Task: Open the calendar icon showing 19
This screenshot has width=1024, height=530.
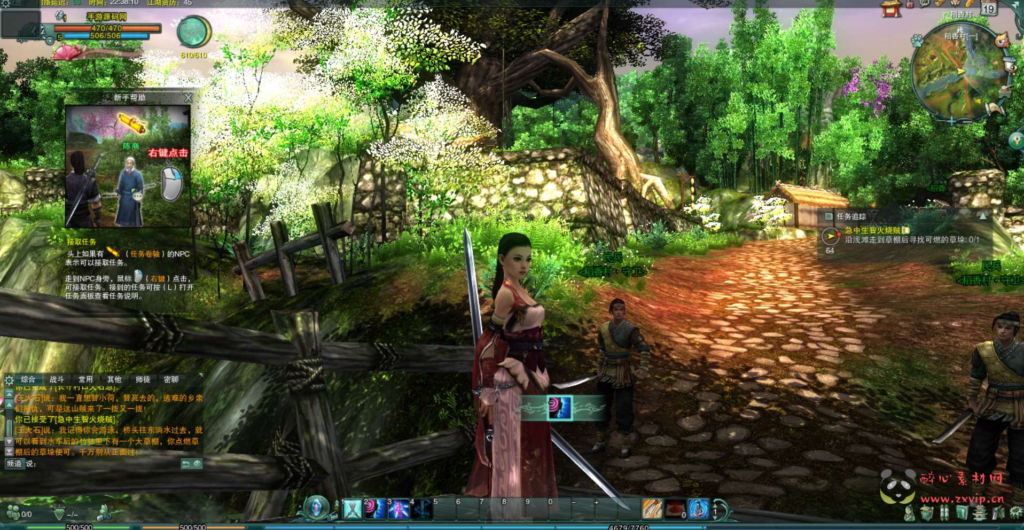Action: point(988,9)
